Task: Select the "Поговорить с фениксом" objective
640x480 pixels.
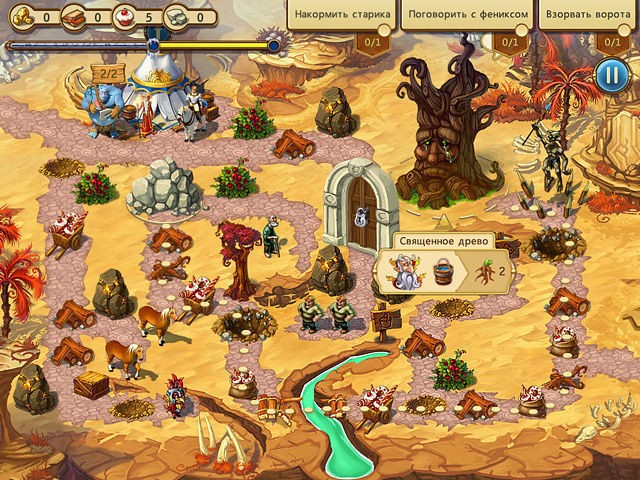Action: coord(464,16)
